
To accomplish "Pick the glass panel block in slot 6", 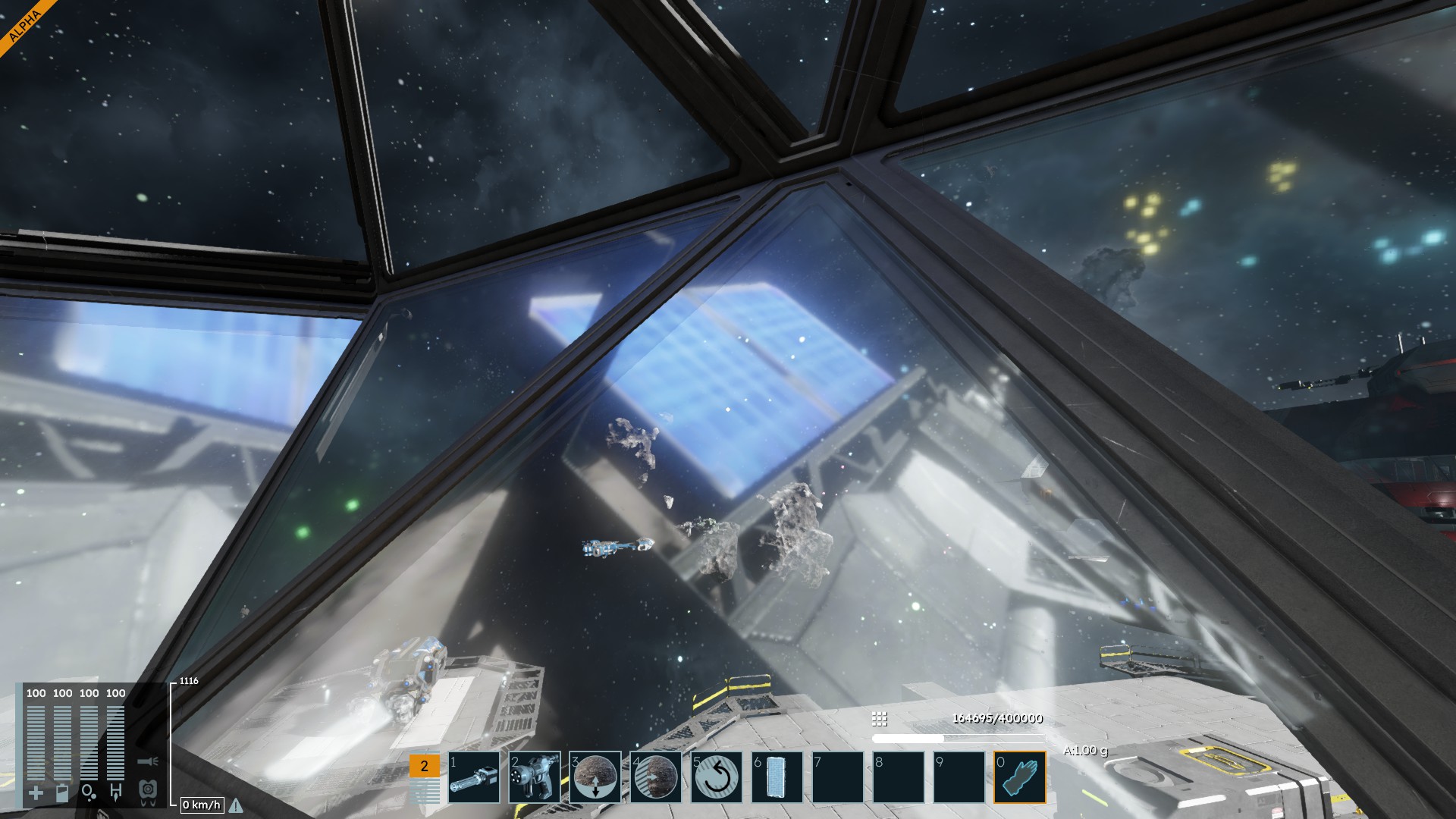I will 777,777.
